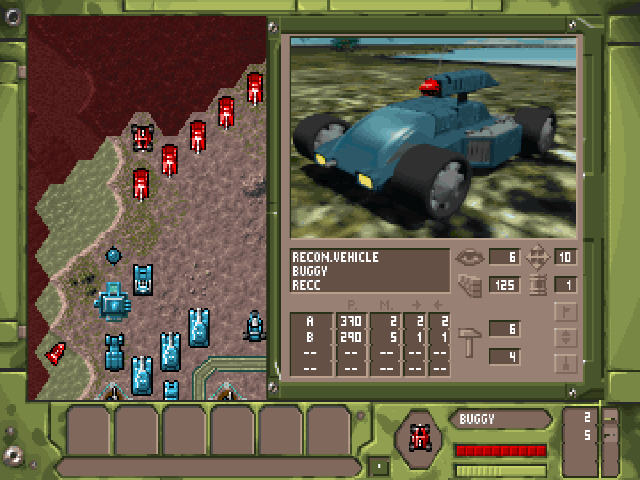Click the flag button in unit info panel
This screenshot has width=640, height=480.
click(566, 312)
